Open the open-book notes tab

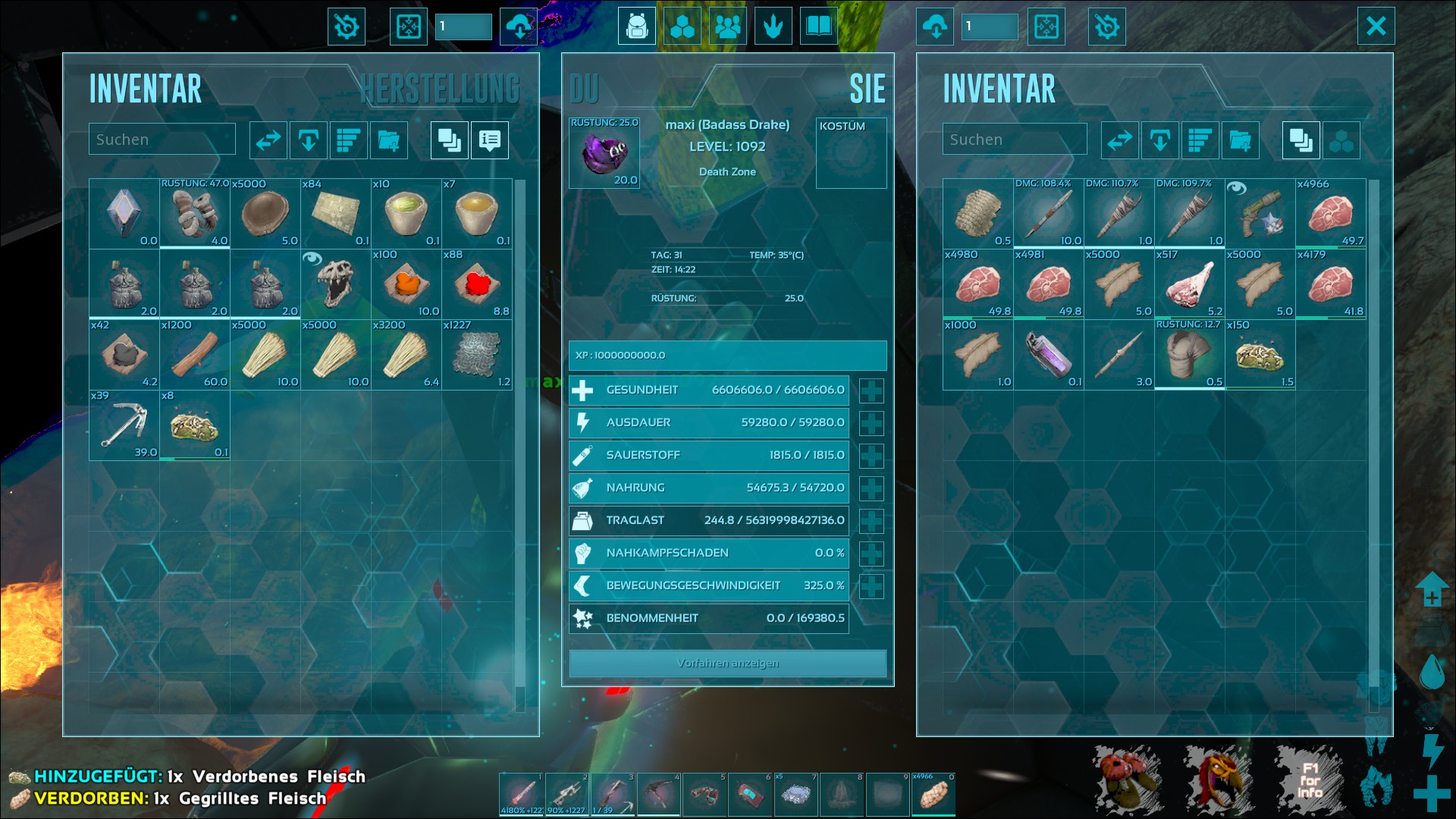(x=818, y=27)
